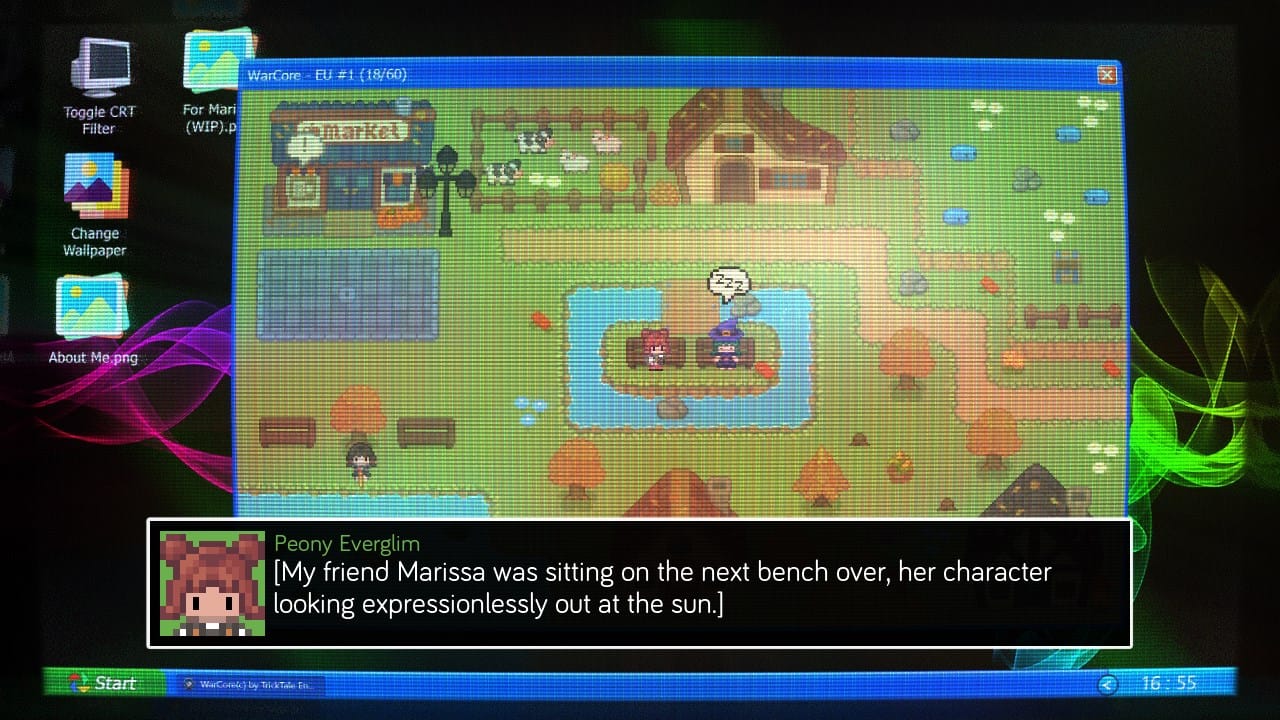This screenshot has height=720, width=1280.
Task: Click Peony Everglim's chat portrait
Action: [212, 583]
